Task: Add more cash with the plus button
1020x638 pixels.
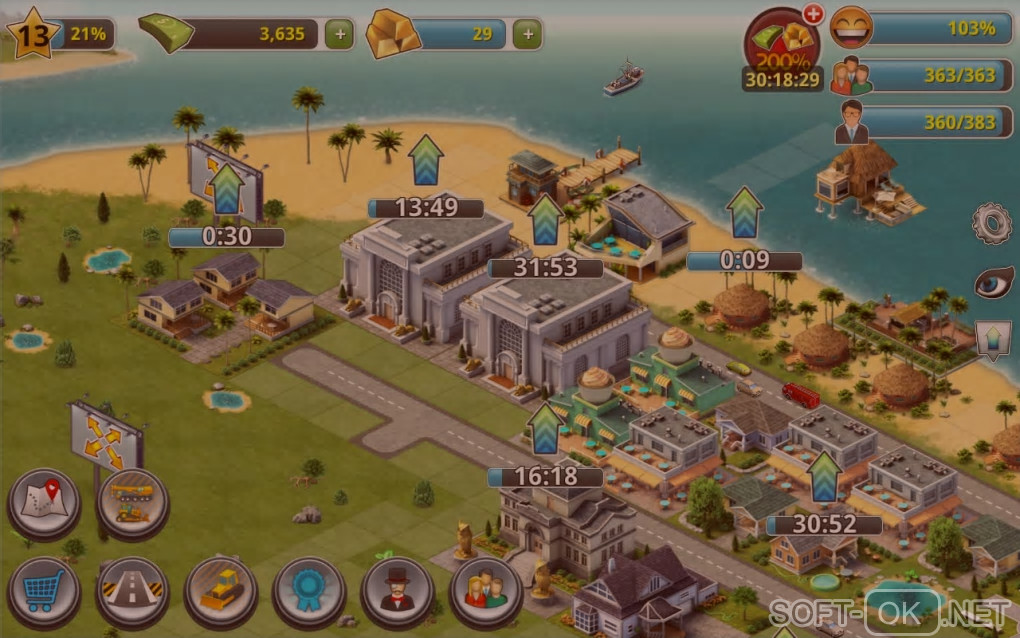Action: (x=340, y=34)
